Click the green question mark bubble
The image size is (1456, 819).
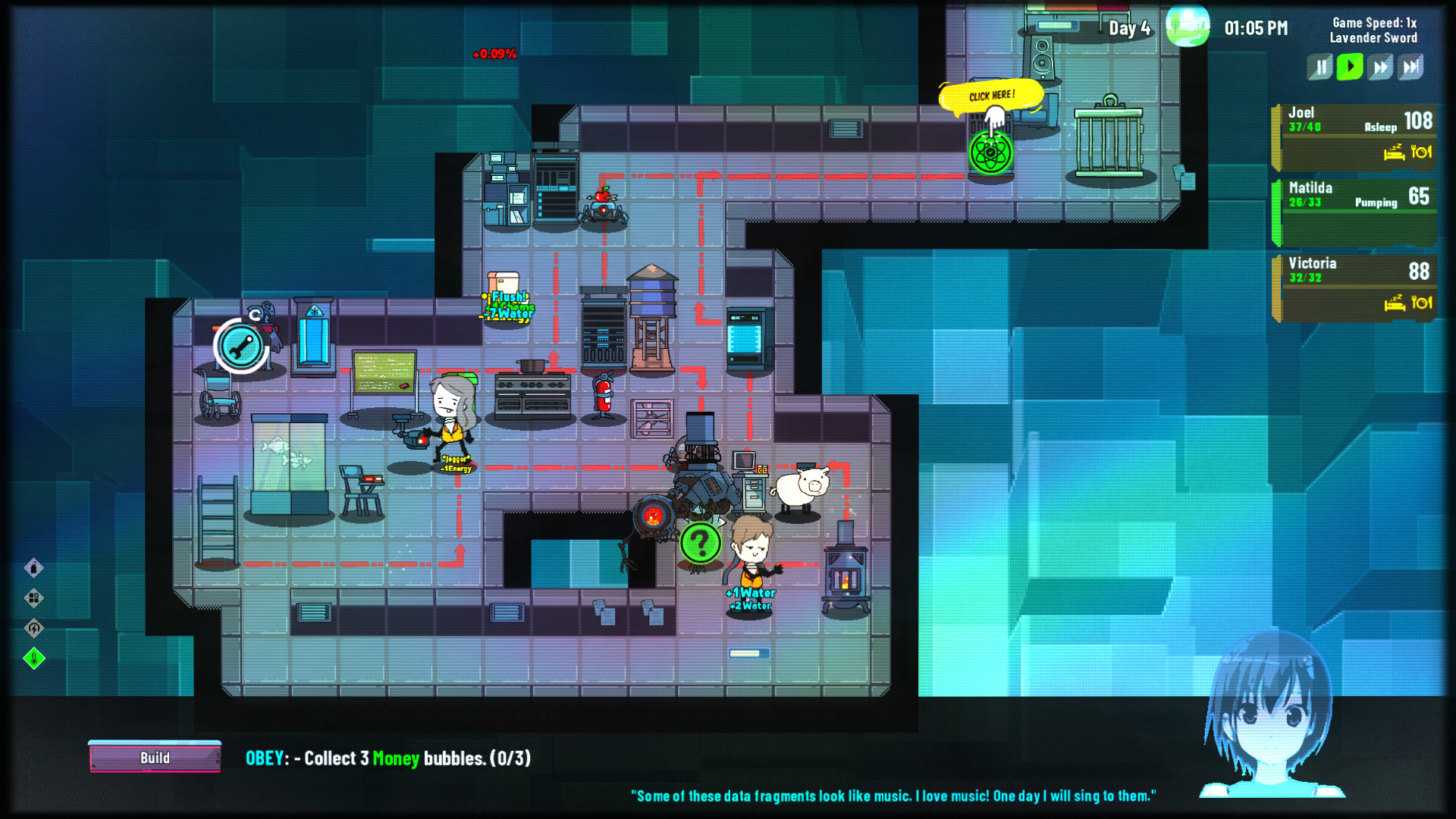click(x=701, y=540)
